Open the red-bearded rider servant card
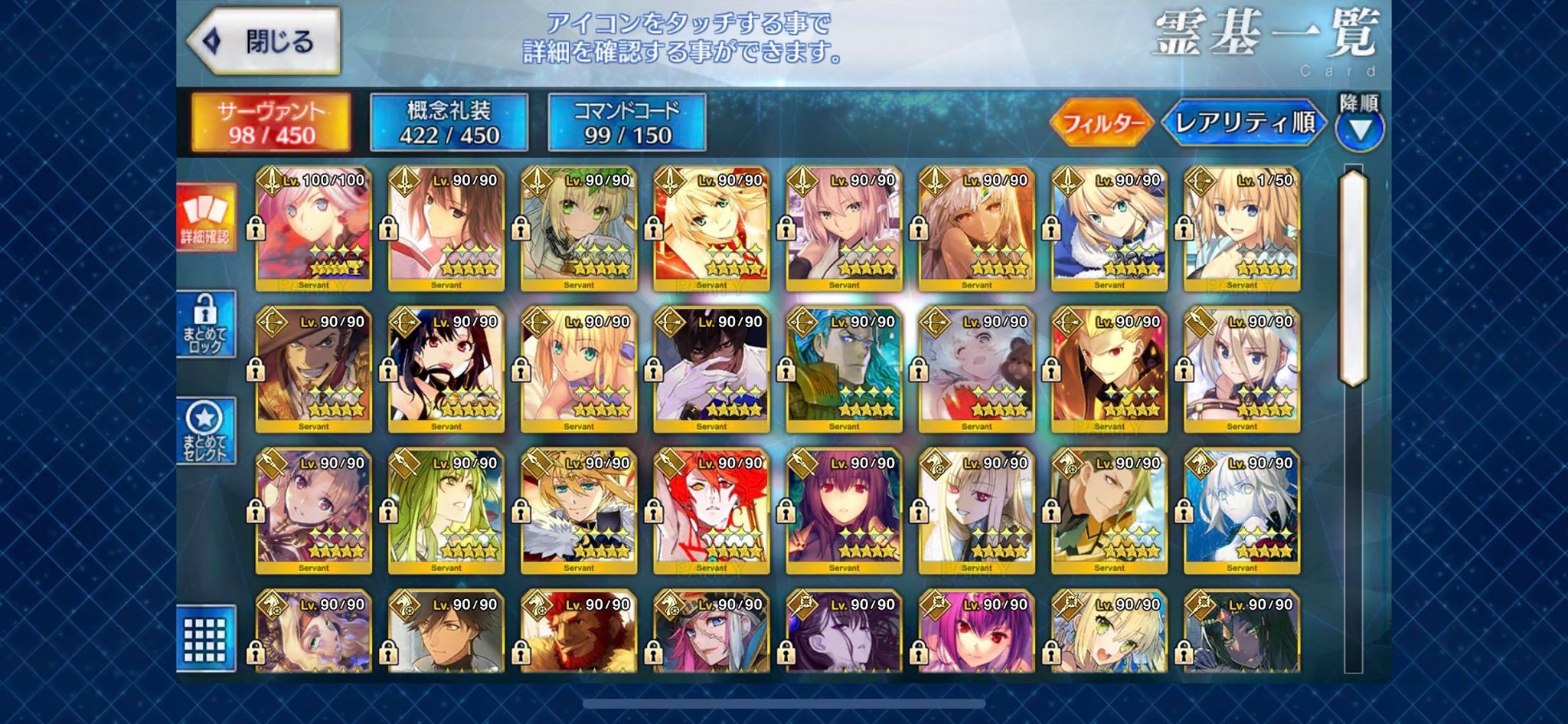This screenshot has height=724, width=1568. (x=579, y=633)
